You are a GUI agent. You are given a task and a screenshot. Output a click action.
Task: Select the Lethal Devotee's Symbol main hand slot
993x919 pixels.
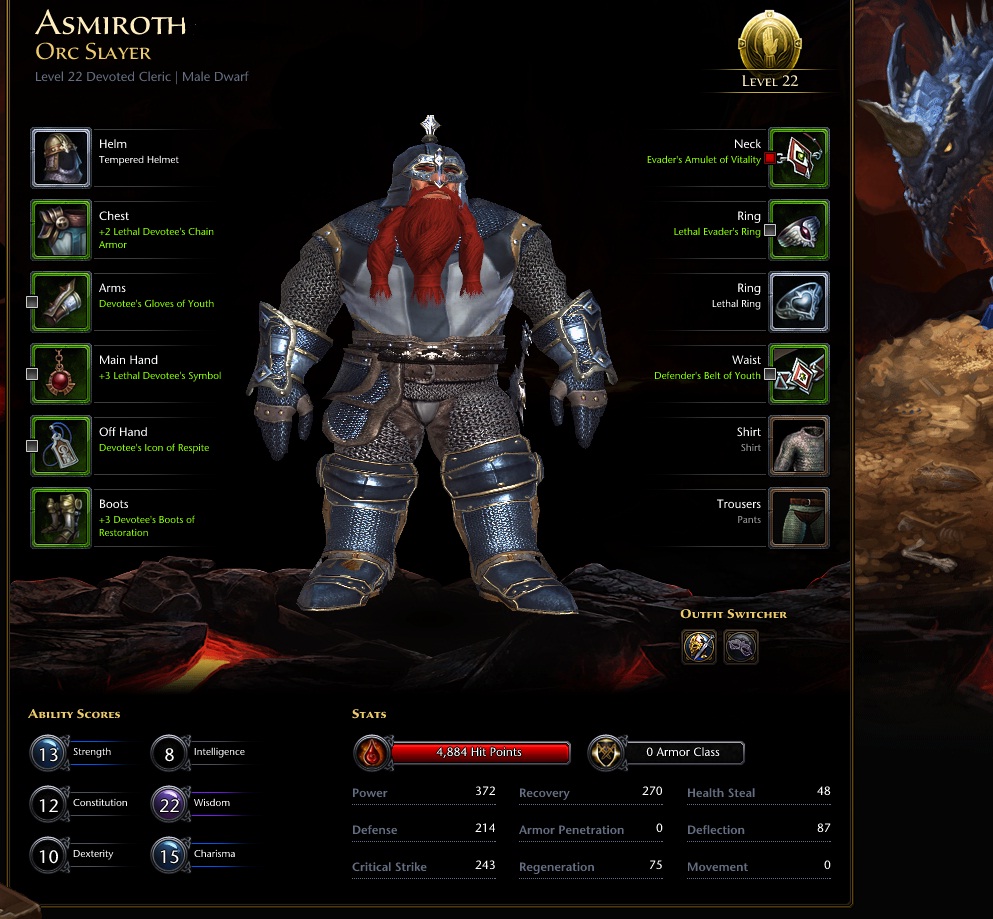coord(61,374)
